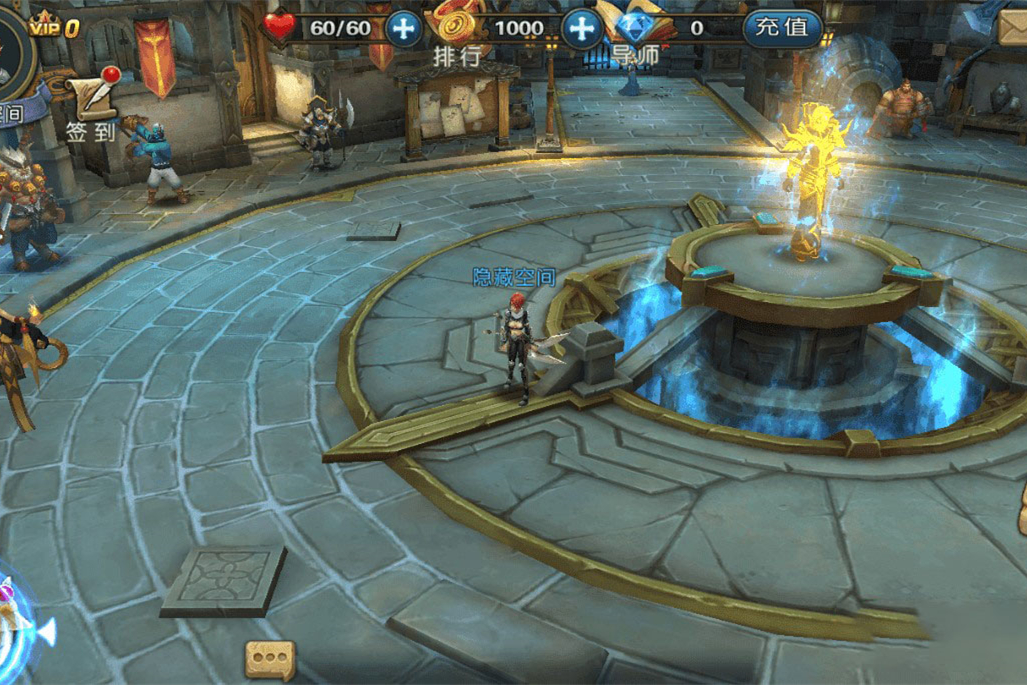Open the mail envelope icon
Screen dimensions: 1027x685
point(1012,27)
